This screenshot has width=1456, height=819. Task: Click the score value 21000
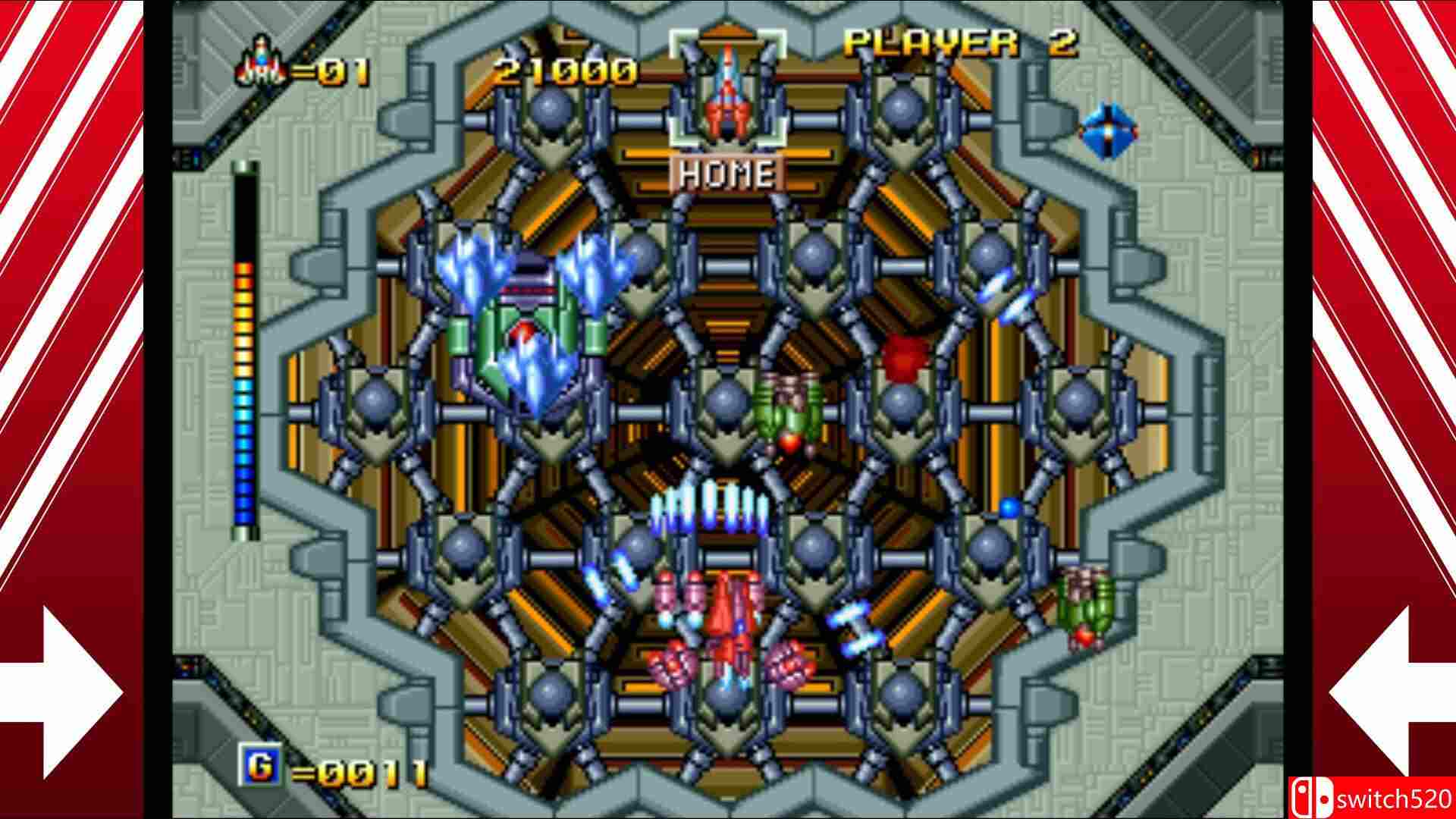point(564,71)
